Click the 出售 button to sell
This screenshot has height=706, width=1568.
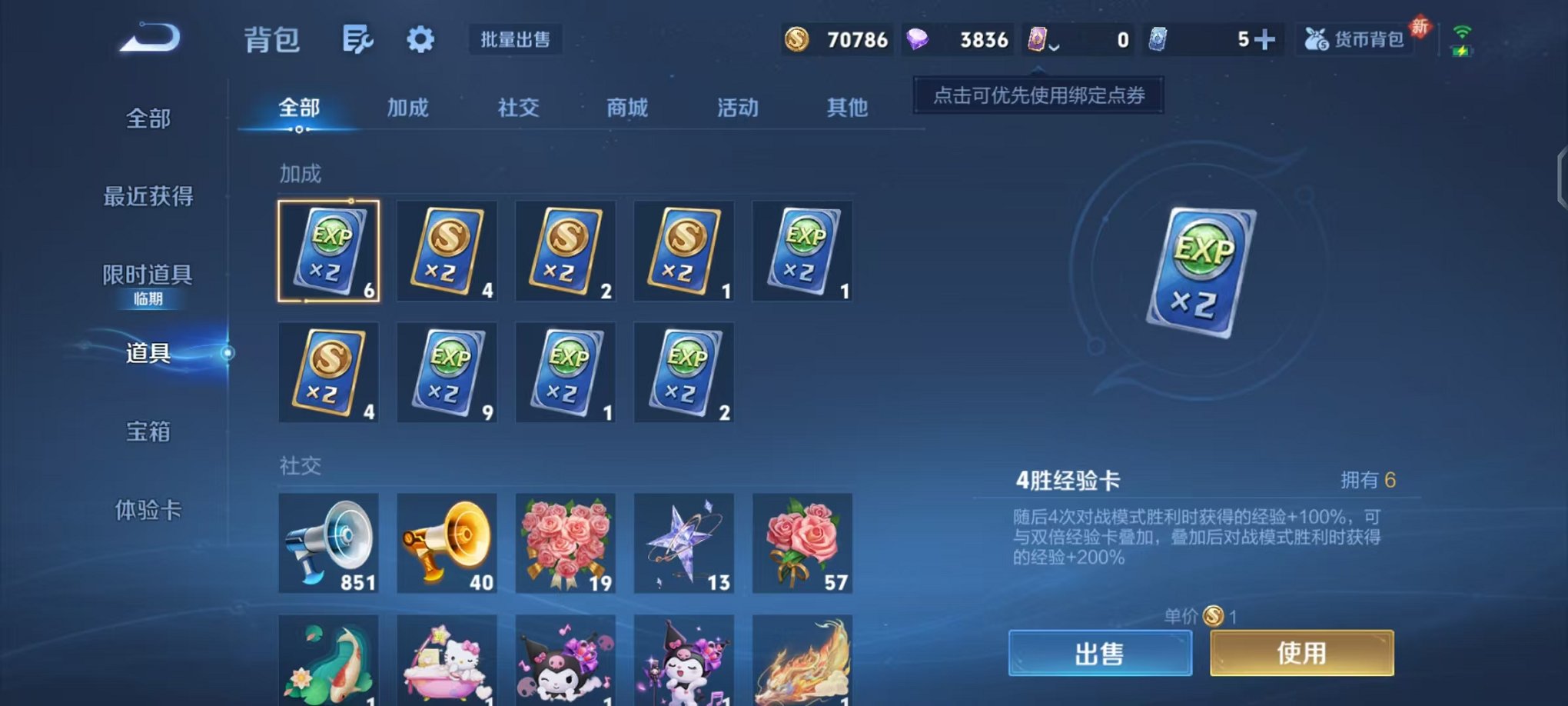point(1100,652)
